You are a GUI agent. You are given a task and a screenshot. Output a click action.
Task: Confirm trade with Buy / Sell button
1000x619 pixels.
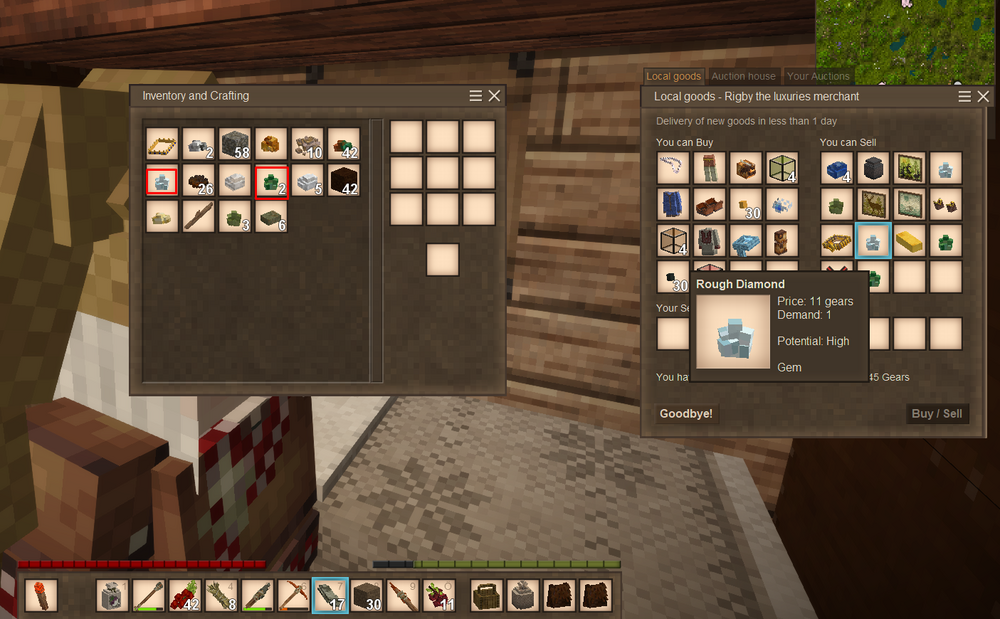[x=937, y=414]
